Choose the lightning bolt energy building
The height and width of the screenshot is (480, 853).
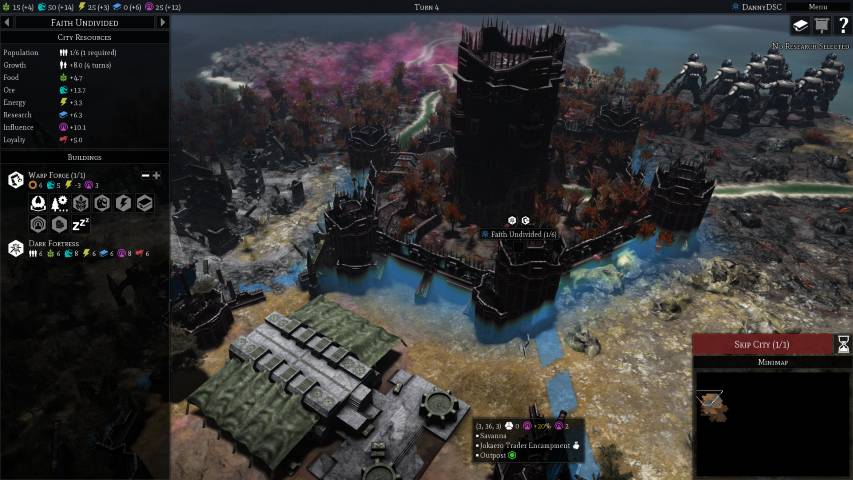click(x=123, y=203)
